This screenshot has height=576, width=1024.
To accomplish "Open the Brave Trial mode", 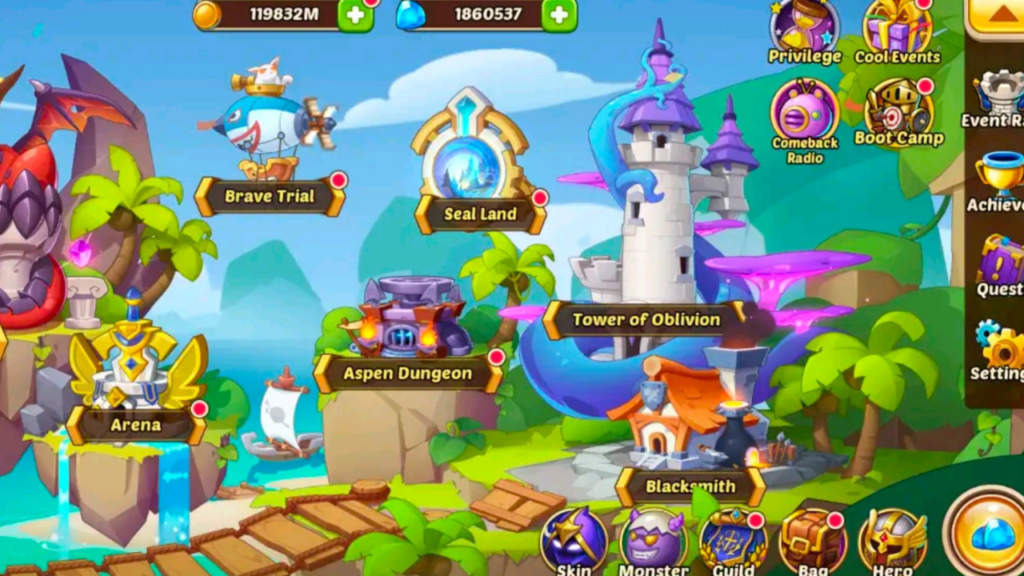I will (x=270, y=196).
